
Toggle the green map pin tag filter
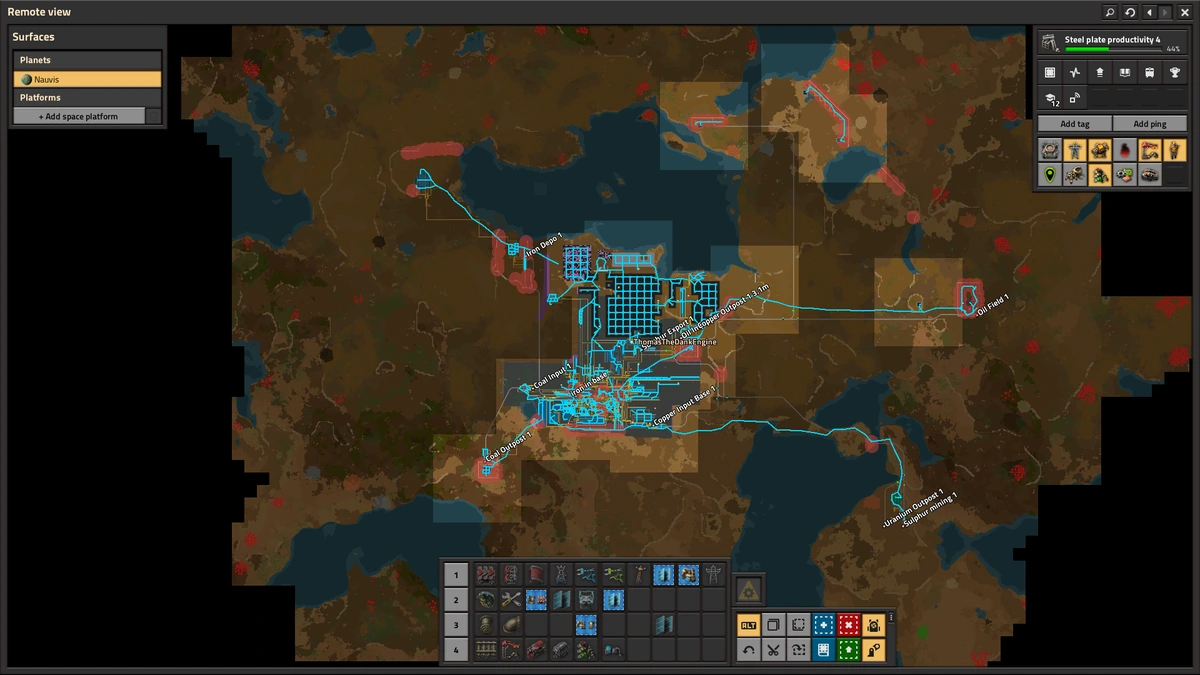[x=1050, y=175]
